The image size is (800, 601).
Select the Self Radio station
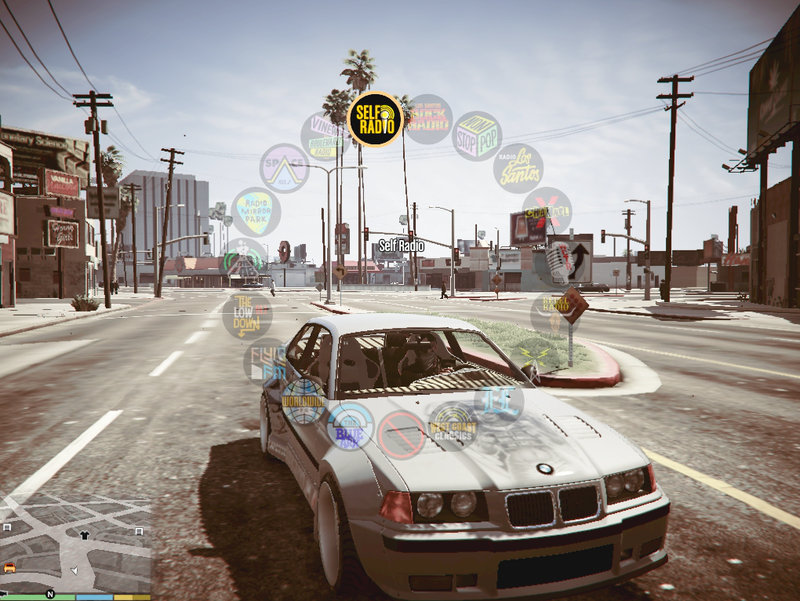[x=376, y=119]
